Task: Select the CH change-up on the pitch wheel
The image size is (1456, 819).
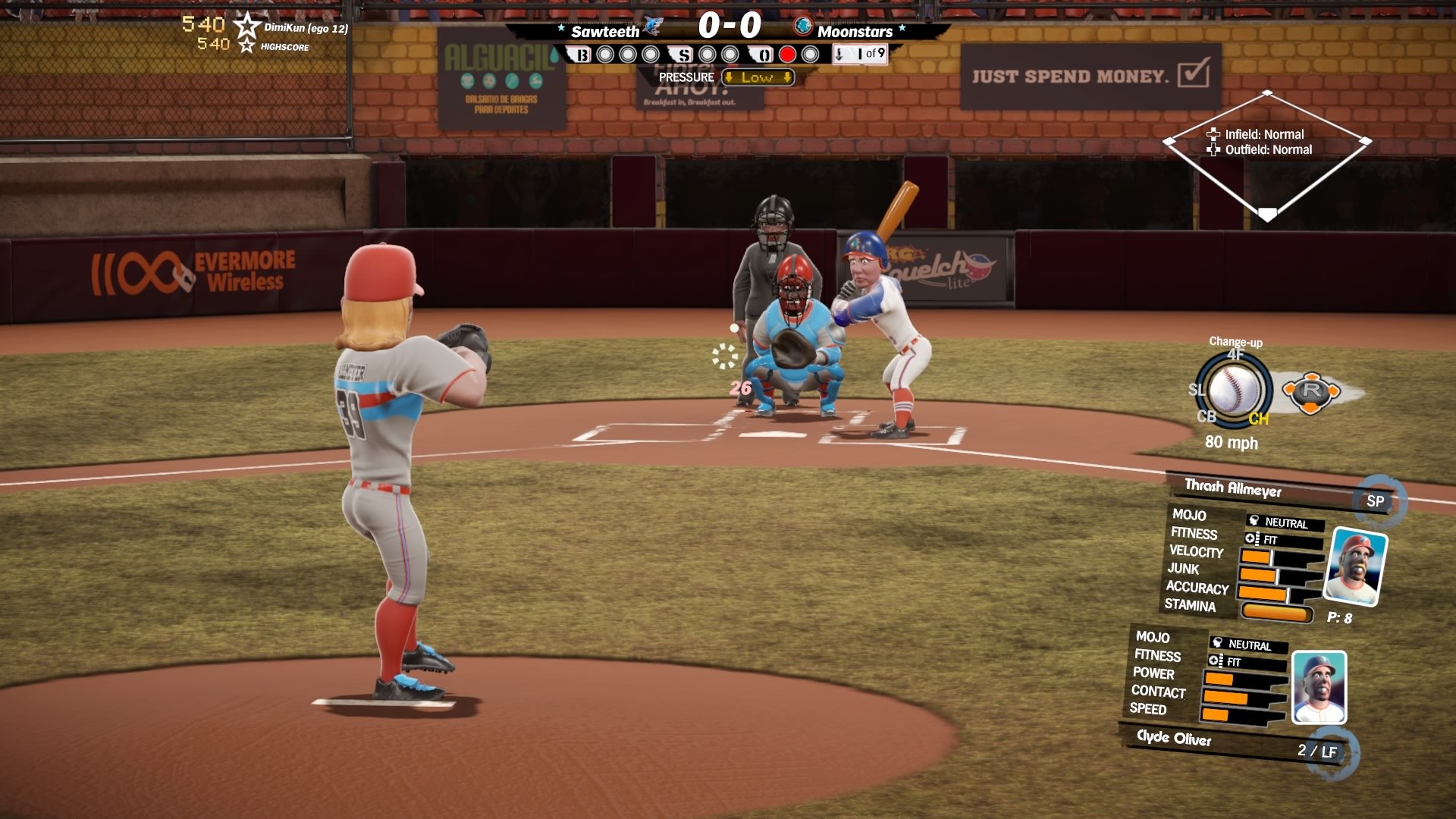Action: 1260,416
